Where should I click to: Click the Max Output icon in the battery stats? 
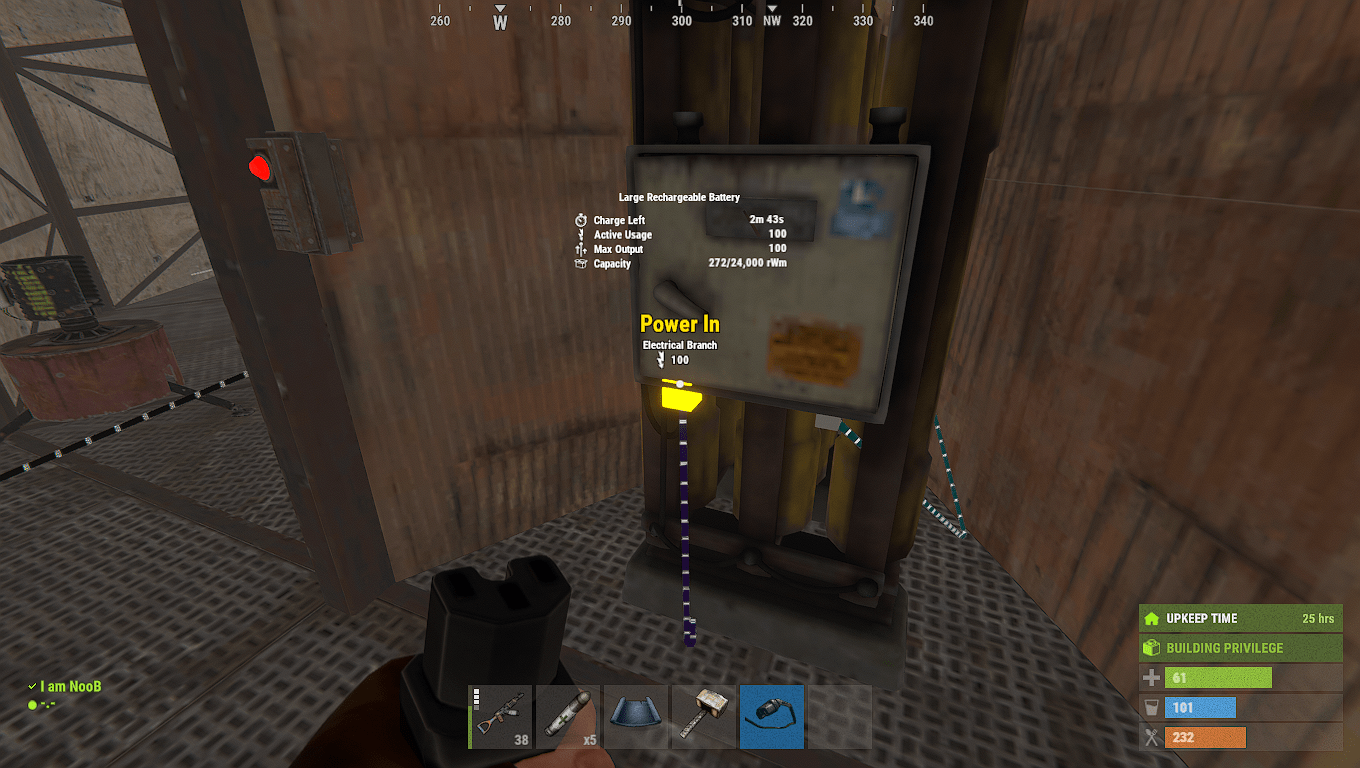581,249
